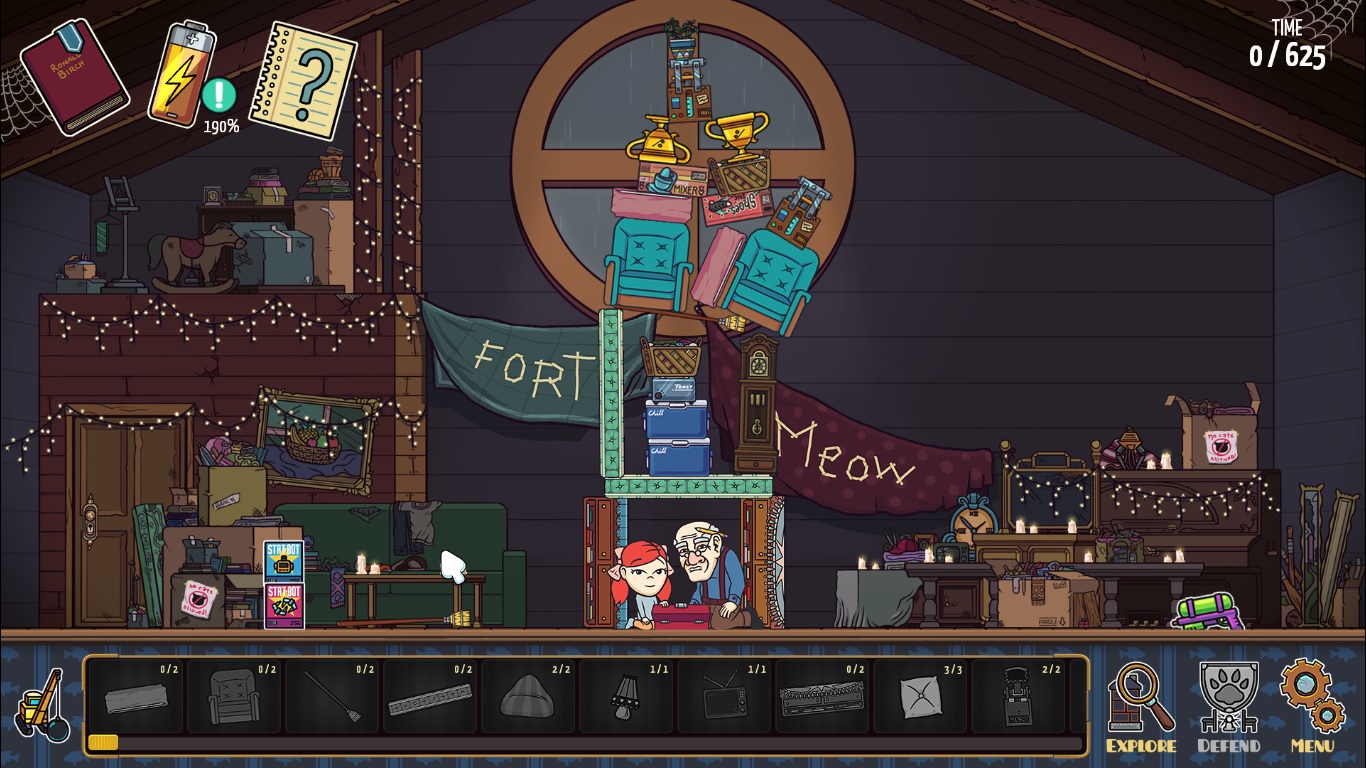Image resolution: width=1366 pixels, height=768 pixels.
Task: Click the battery energy icon
Action: pos(182,74)
